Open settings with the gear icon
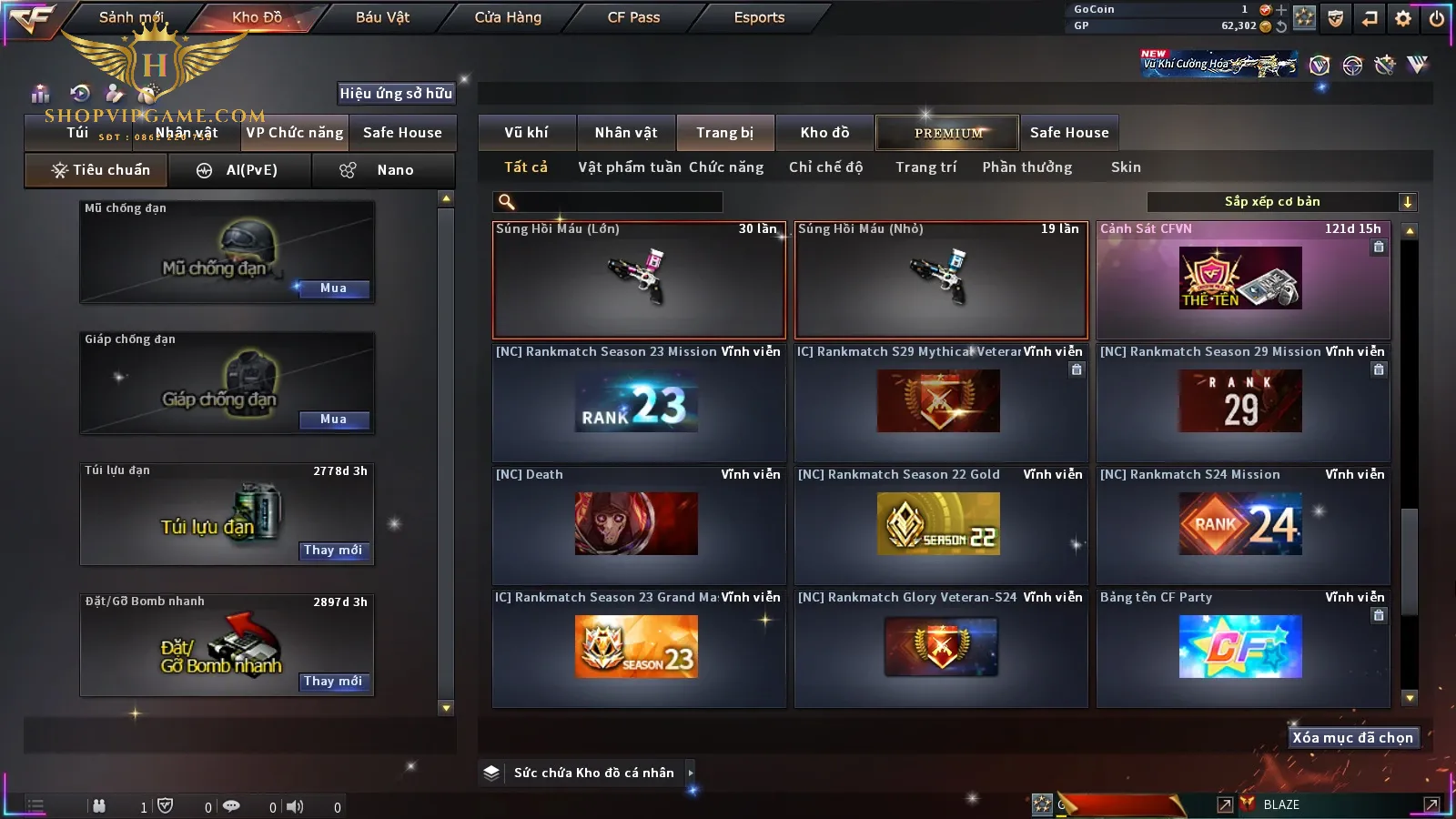The width and height of the screenshot is (1456, 819). [1403, 18]
